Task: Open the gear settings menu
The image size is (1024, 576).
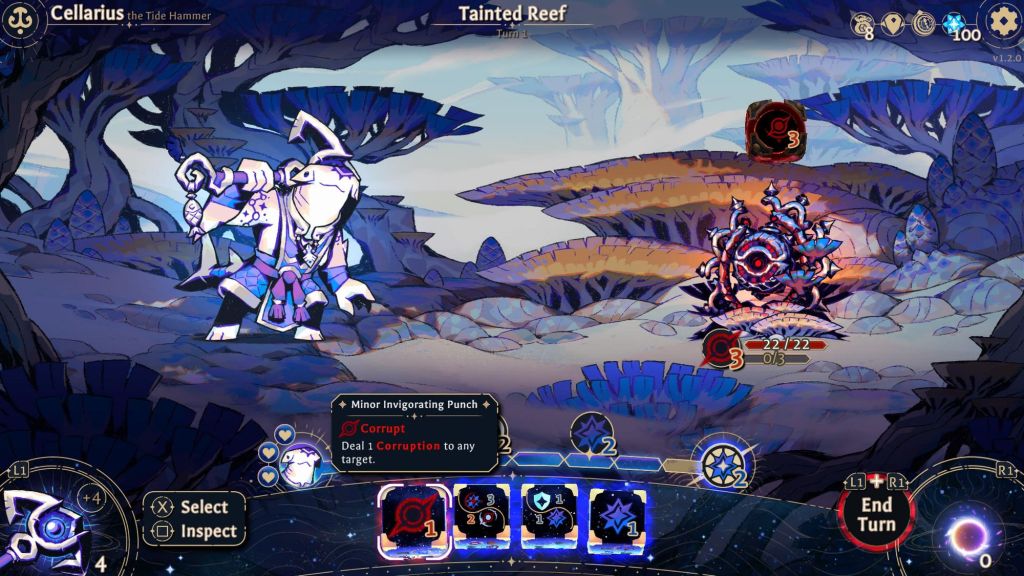Action: point(1000,21)
